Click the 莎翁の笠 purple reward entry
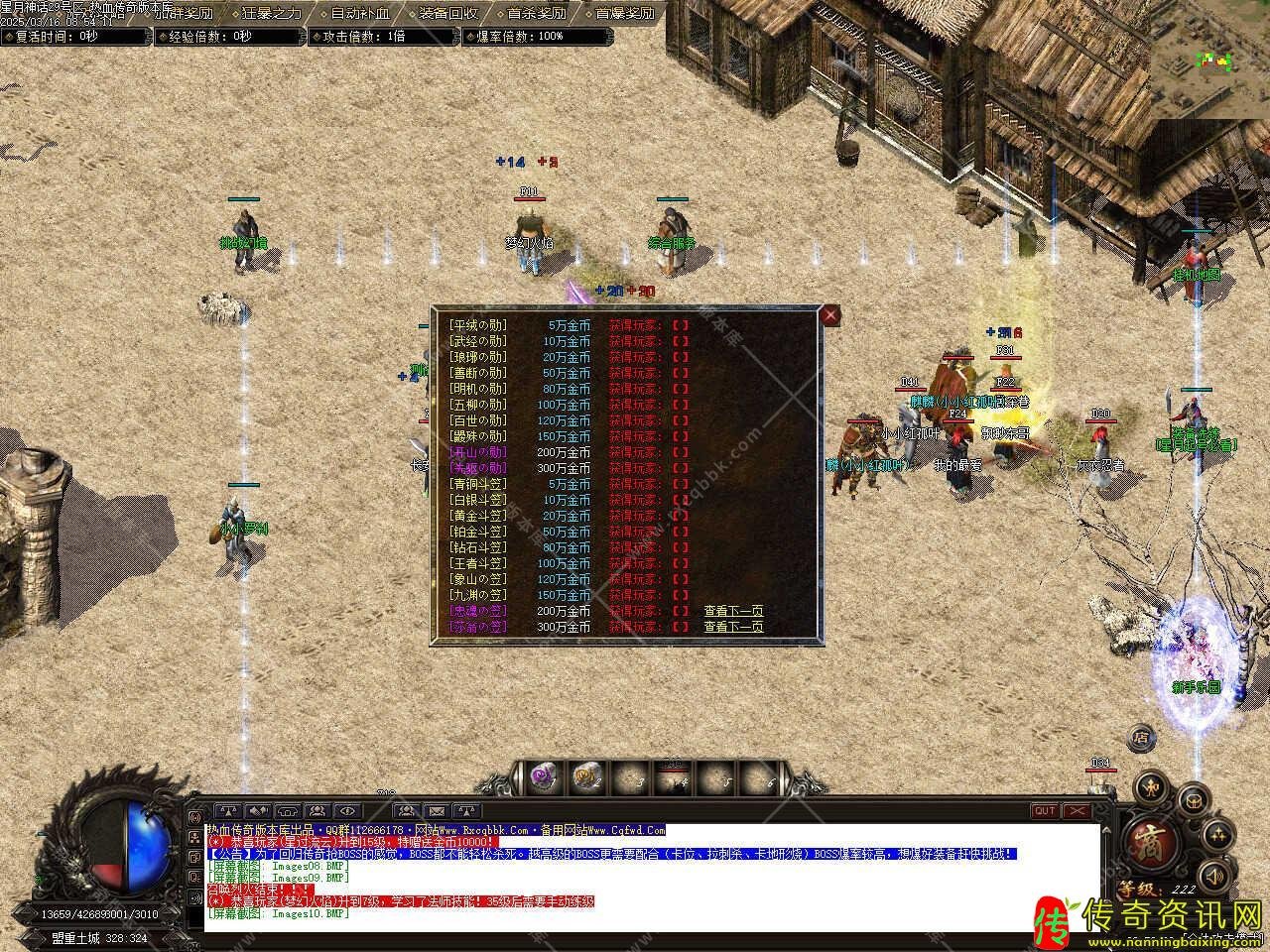The image size is (1270, 952). pos(477,627)
